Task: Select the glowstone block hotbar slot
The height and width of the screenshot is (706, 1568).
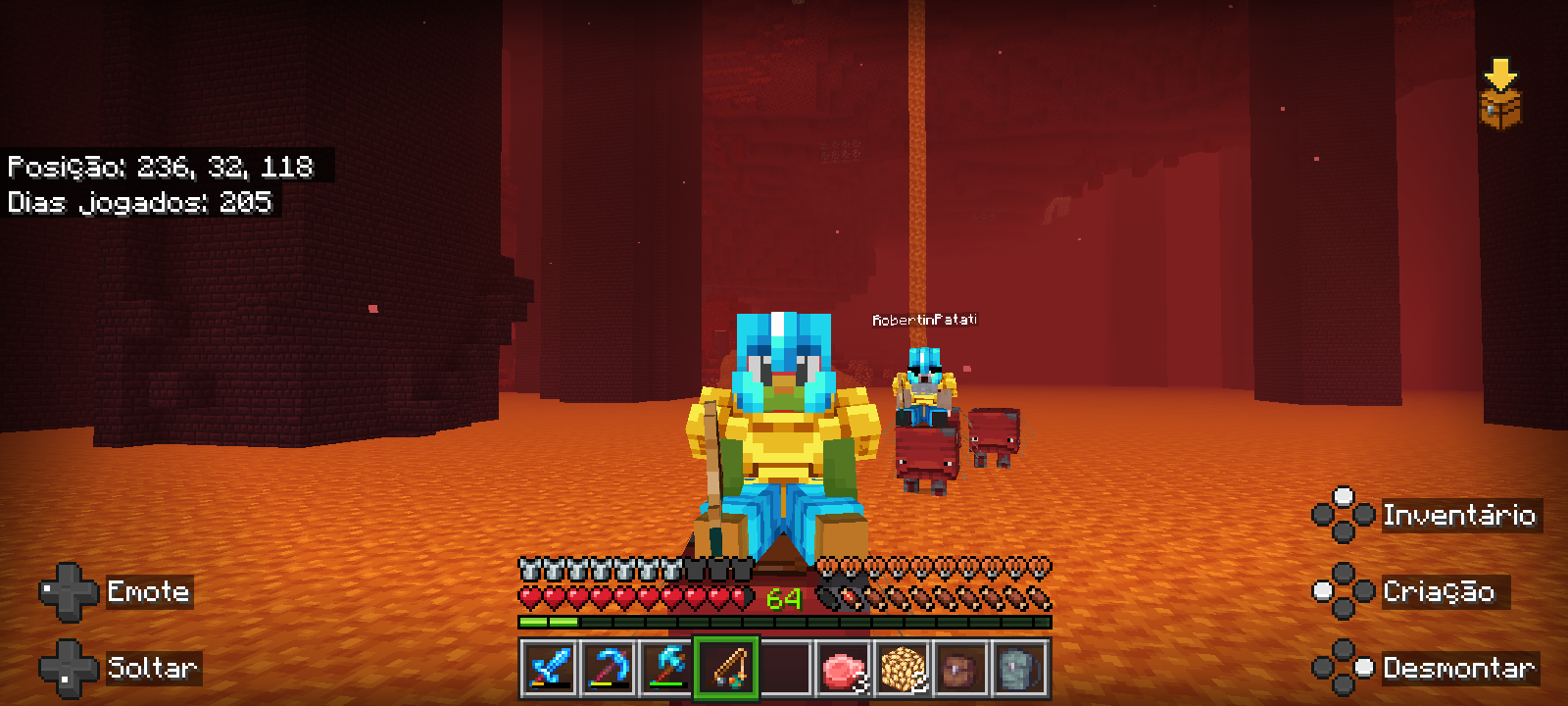Action: pos(903,669)
